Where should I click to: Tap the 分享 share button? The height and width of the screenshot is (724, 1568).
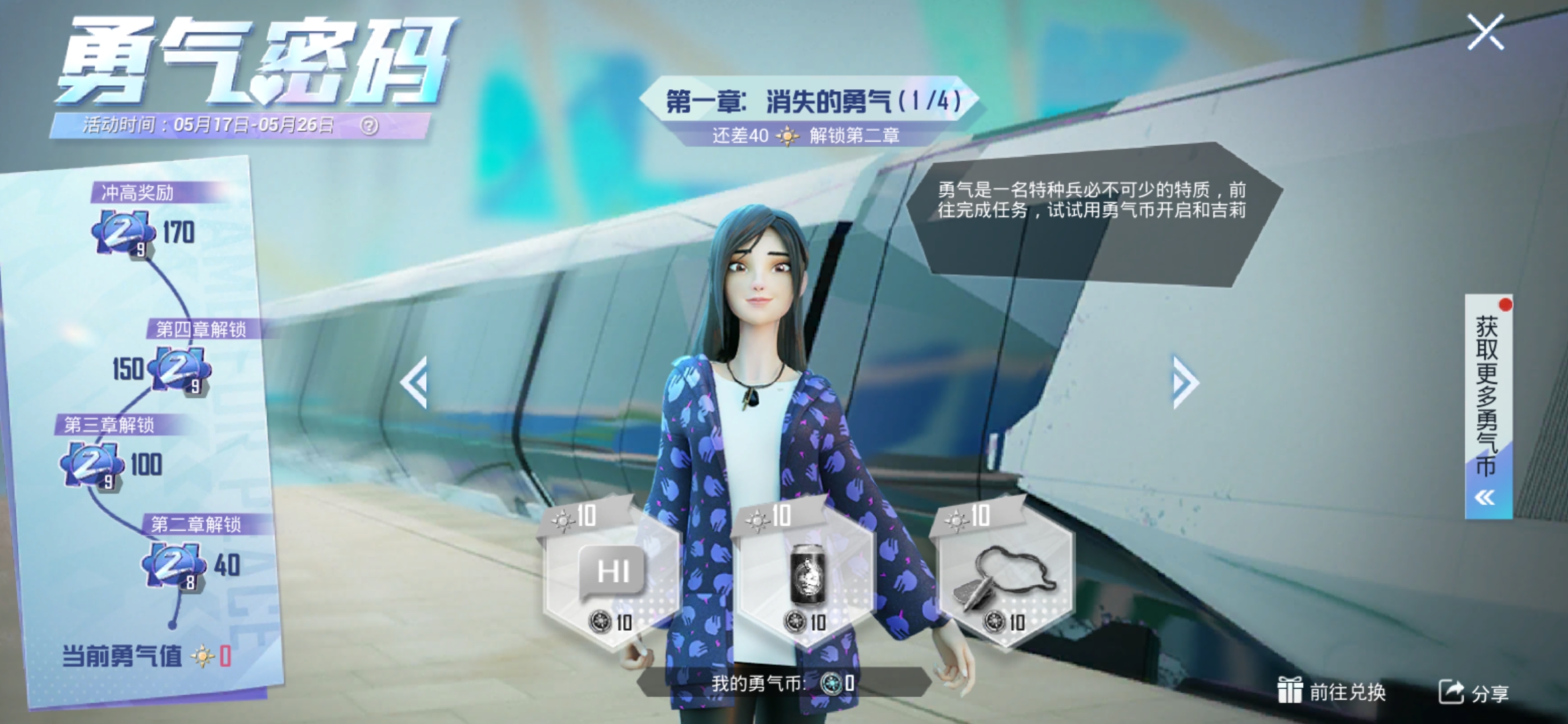[x=1474, y=692]
